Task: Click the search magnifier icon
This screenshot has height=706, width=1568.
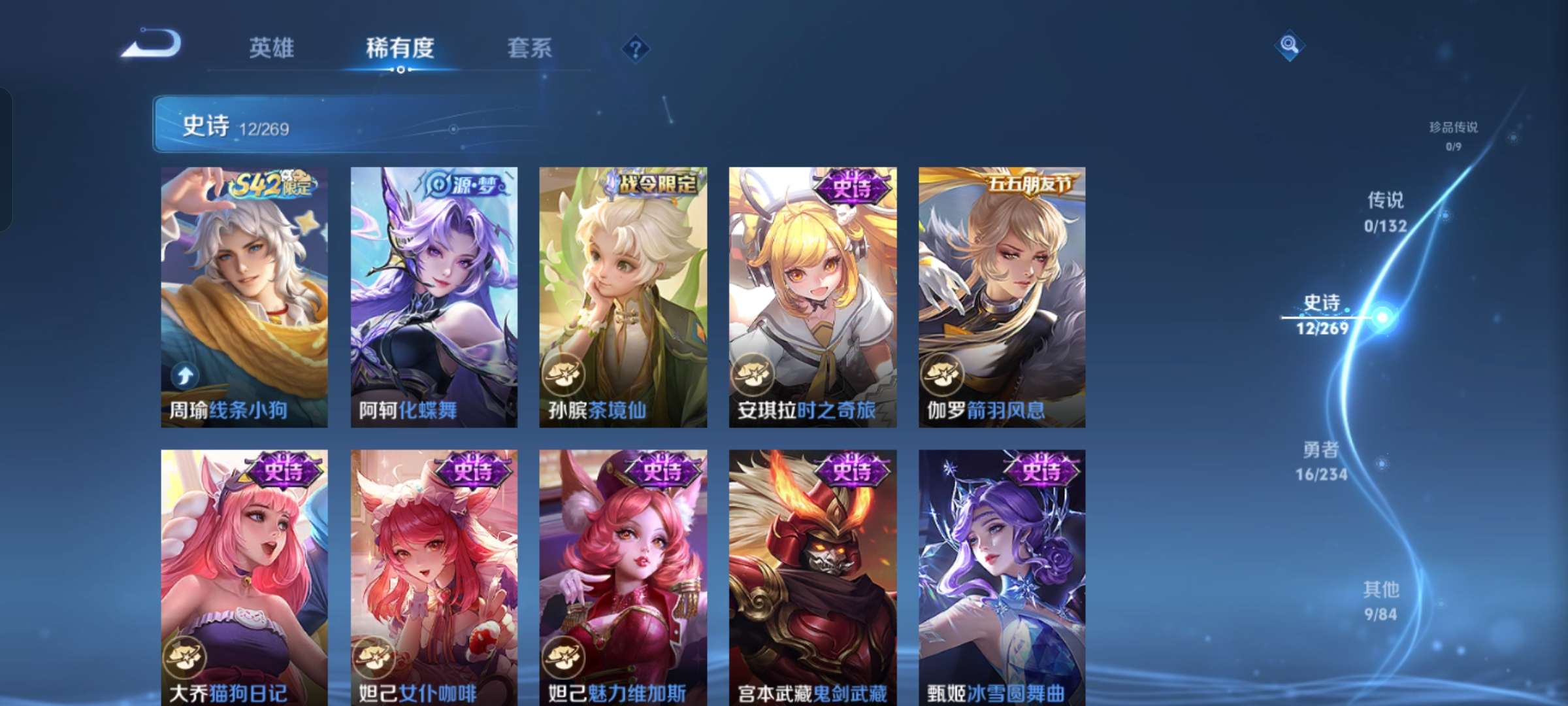Action: (x=1288, y=44)
